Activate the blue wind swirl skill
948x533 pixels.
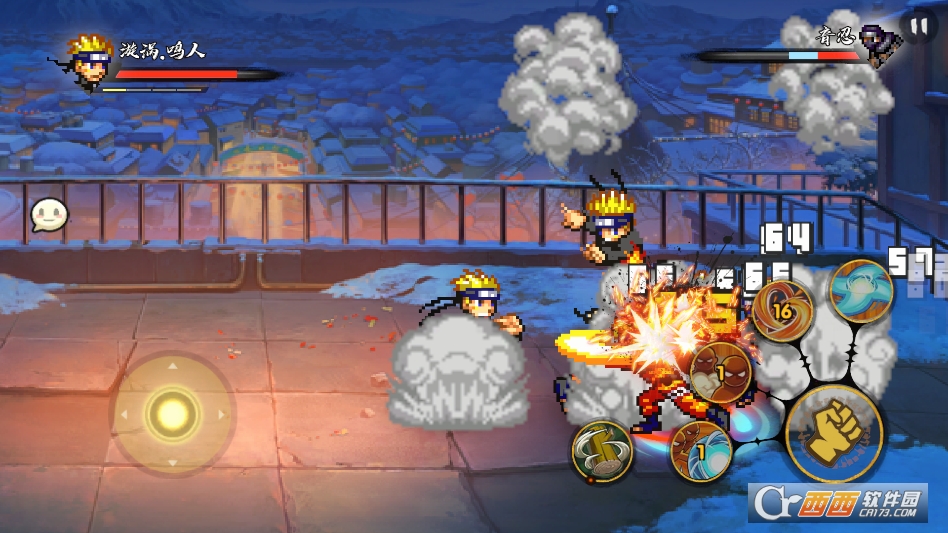[x=859, y=290]
